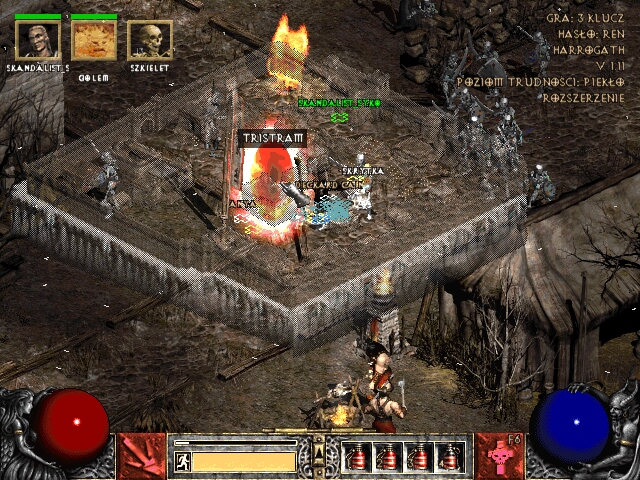
Task: Toggle the run/walk button
Action: click(x=183, y=461)
